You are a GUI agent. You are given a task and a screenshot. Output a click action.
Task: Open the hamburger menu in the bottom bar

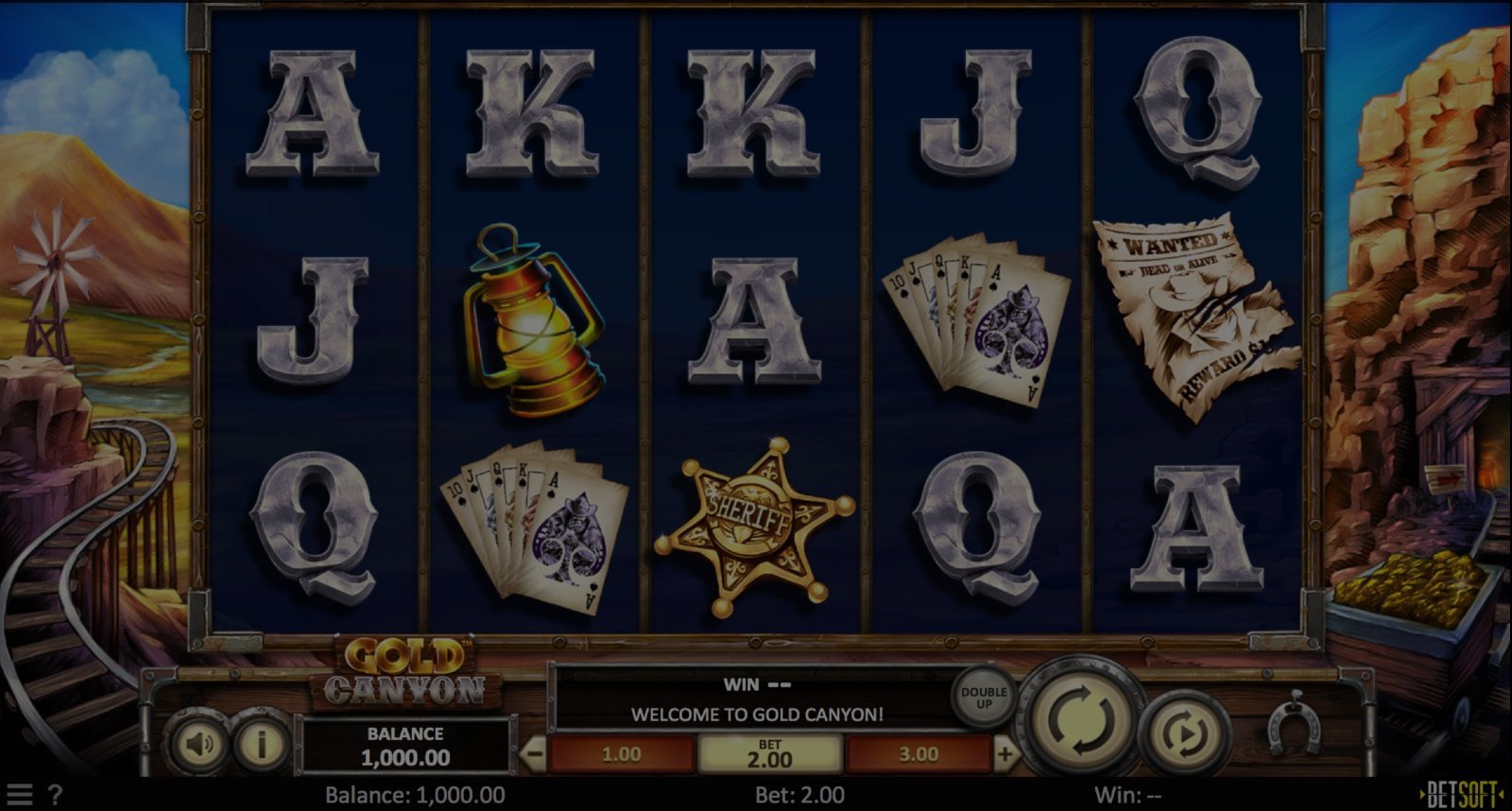[x=19, y=795]
